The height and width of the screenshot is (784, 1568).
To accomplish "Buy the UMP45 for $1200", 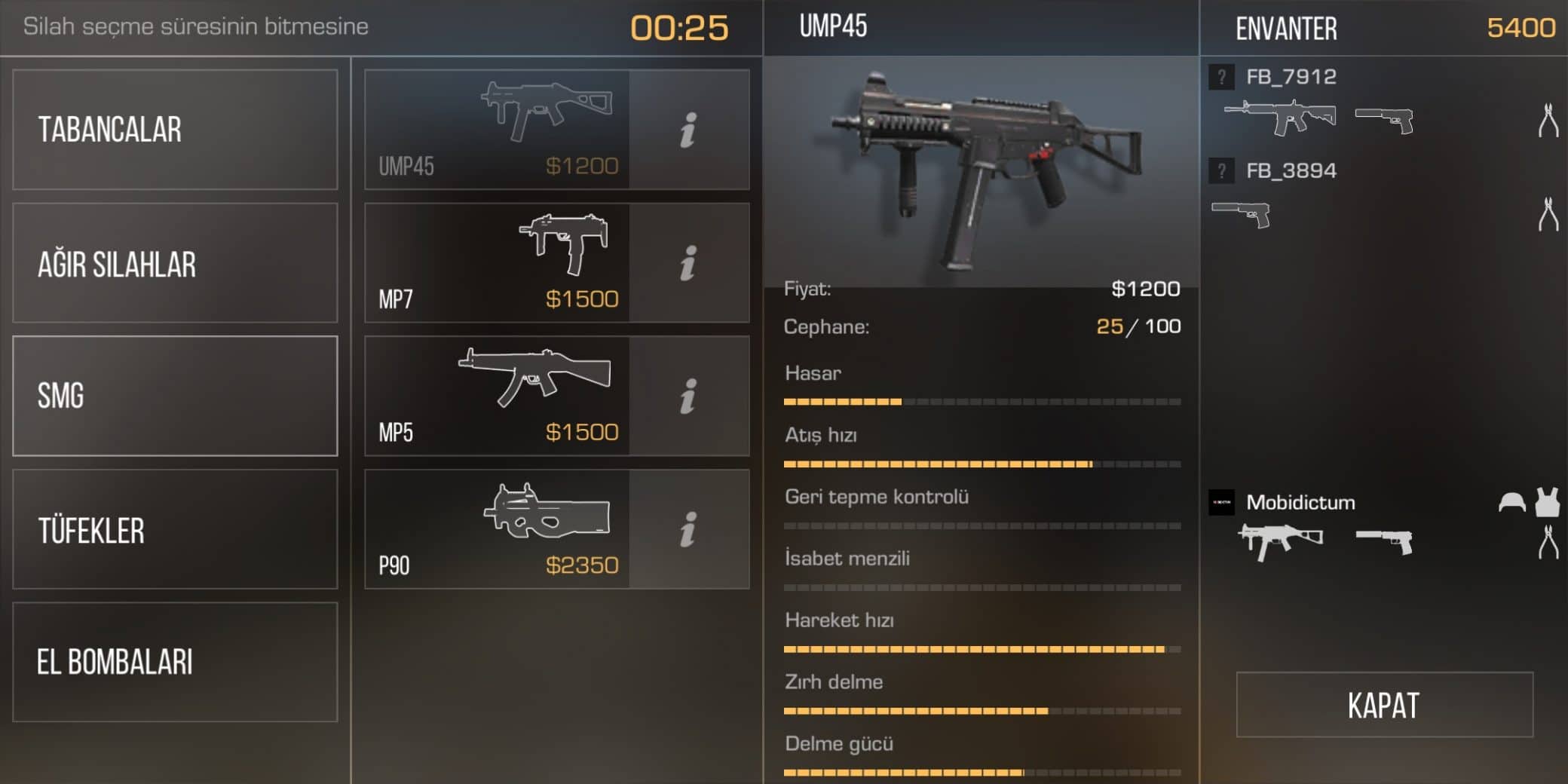I will pyautogui.click(x=498, y=130).
